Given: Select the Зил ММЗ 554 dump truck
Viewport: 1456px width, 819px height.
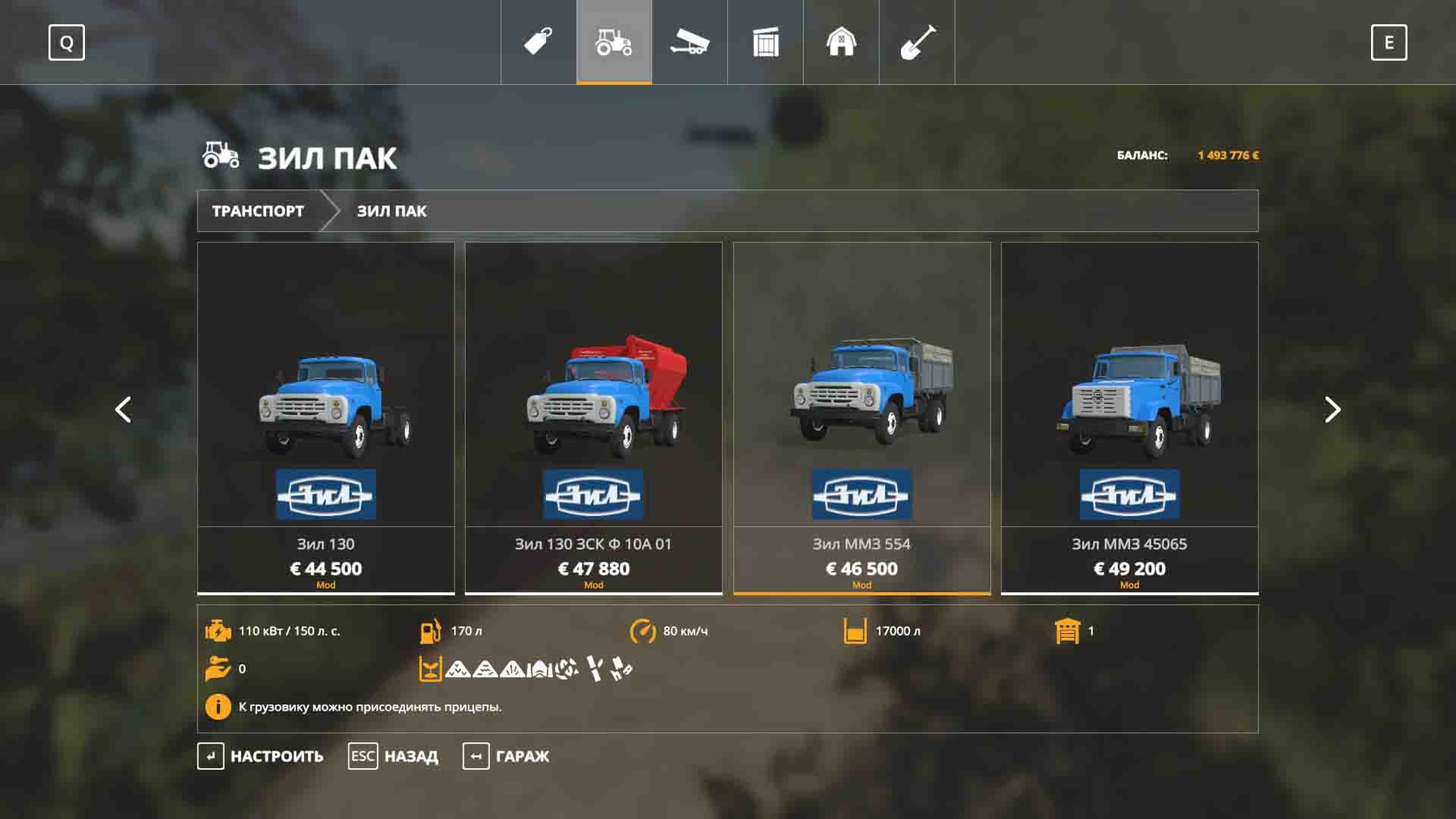Looking at the screenshot, I should point(861,417).
